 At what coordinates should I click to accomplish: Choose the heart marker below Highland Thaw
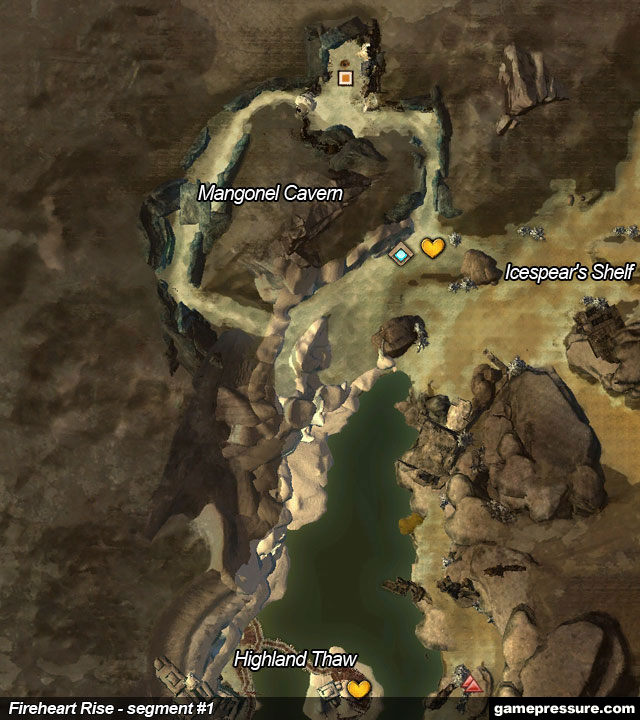(x=358, y=689)
